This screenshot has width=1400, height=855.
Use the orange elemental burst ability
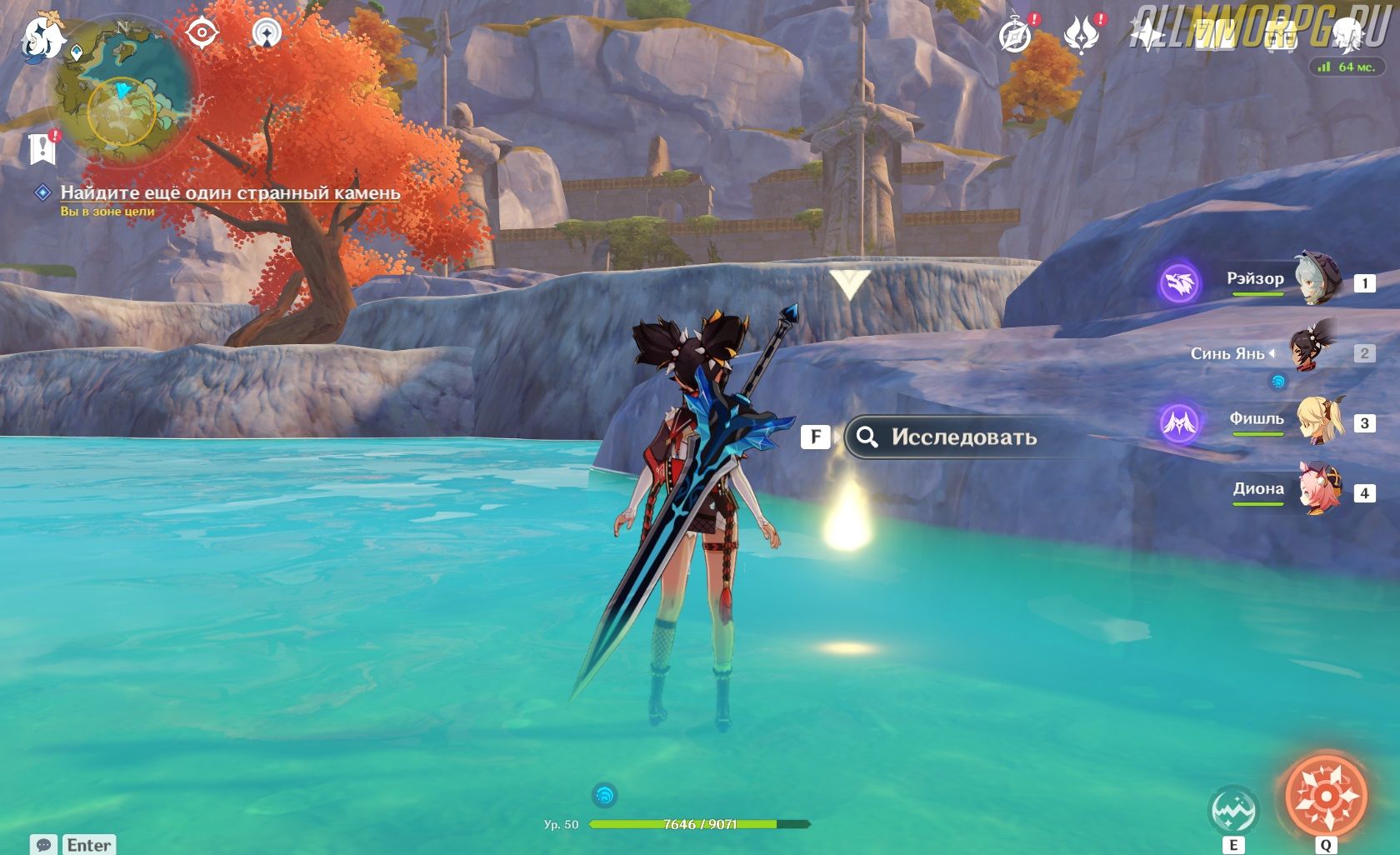(1325, 795)
